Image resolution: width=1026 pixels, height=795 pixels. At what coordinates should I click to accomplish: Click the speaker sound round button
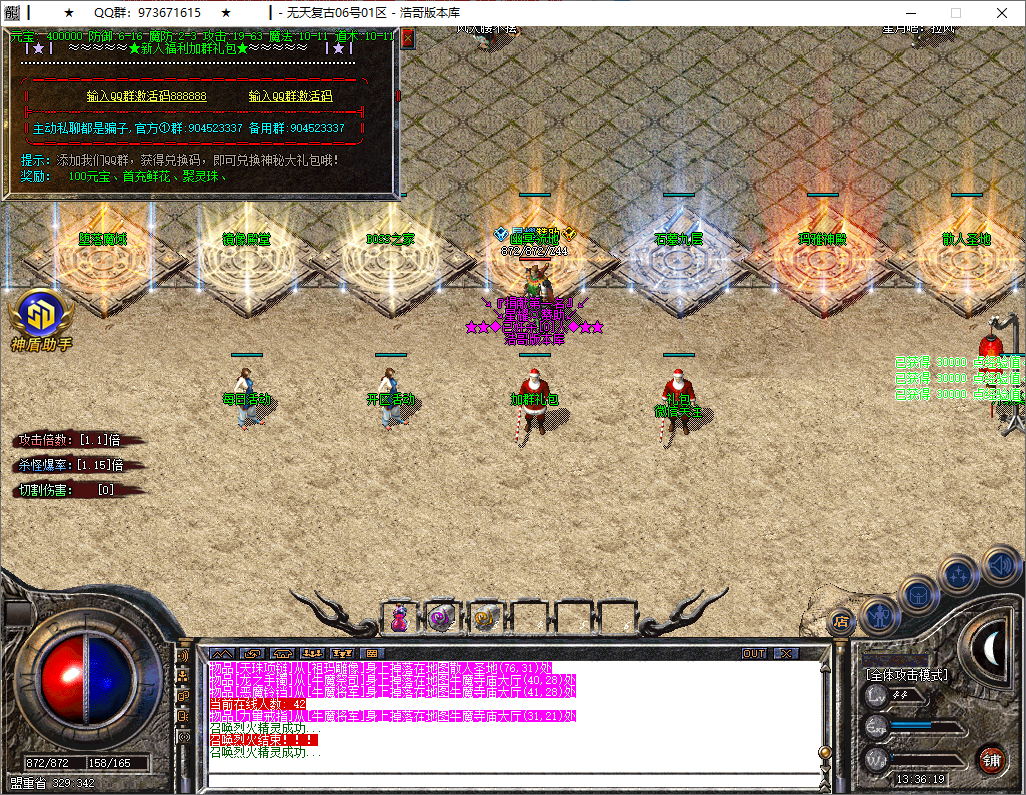[1001, 565]
